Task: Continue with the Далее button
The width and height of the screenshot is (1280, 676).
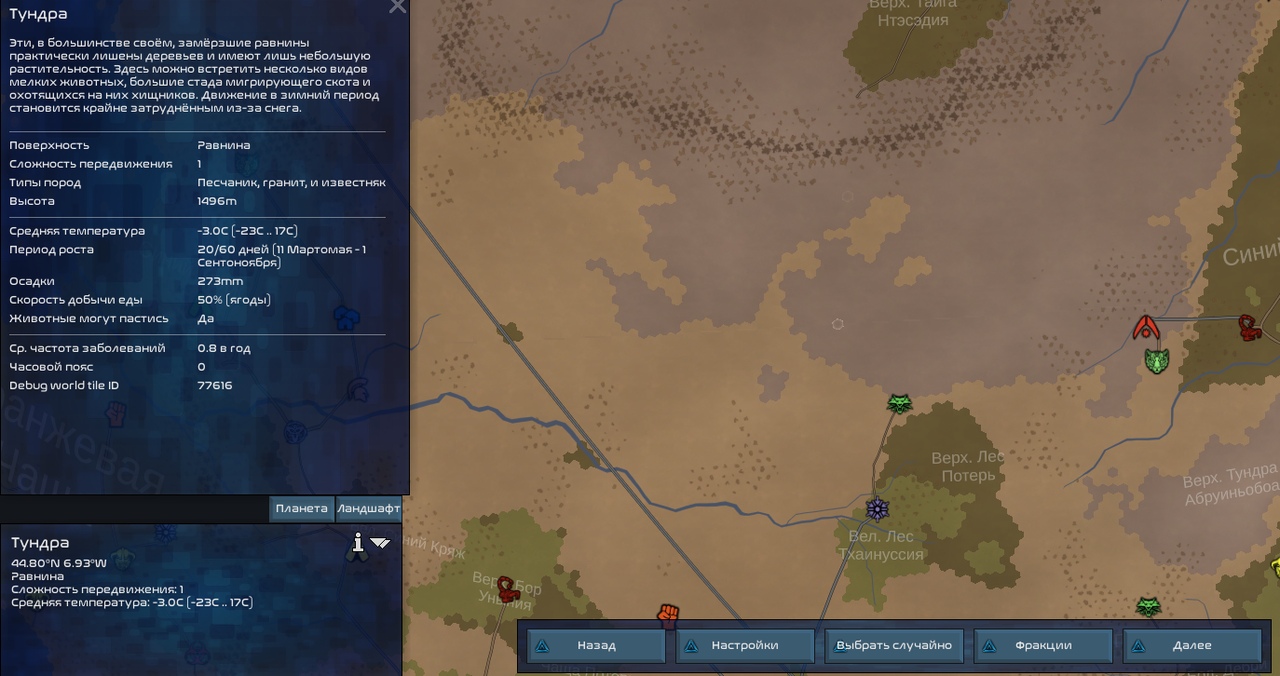Action: coord(1191,645)
